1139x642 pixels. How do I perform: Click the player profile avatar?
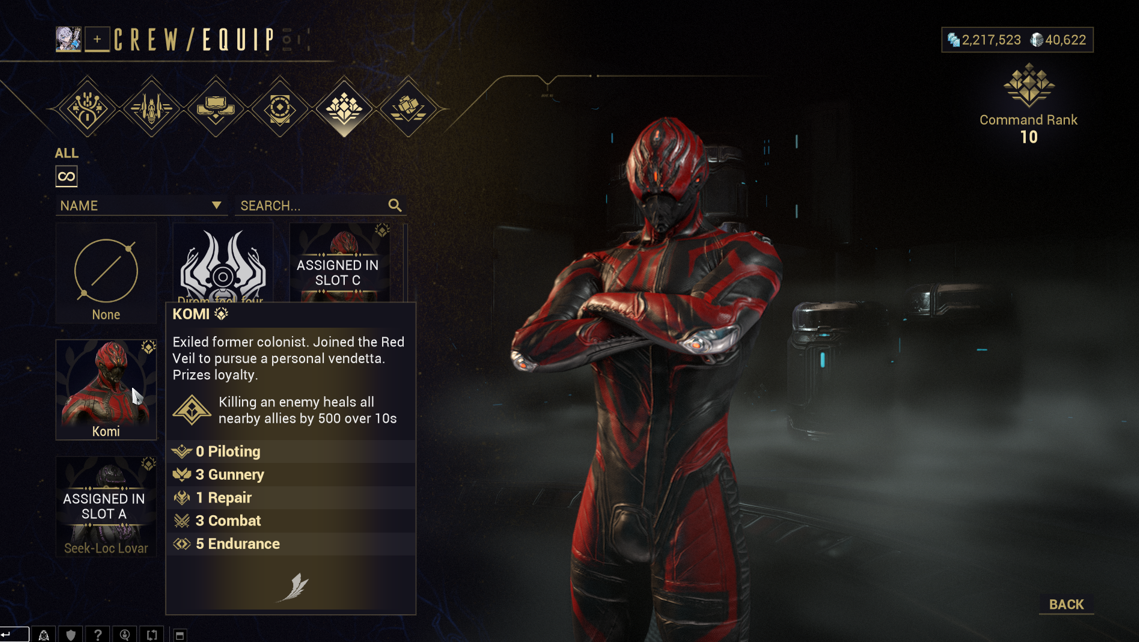pos(68,39)
